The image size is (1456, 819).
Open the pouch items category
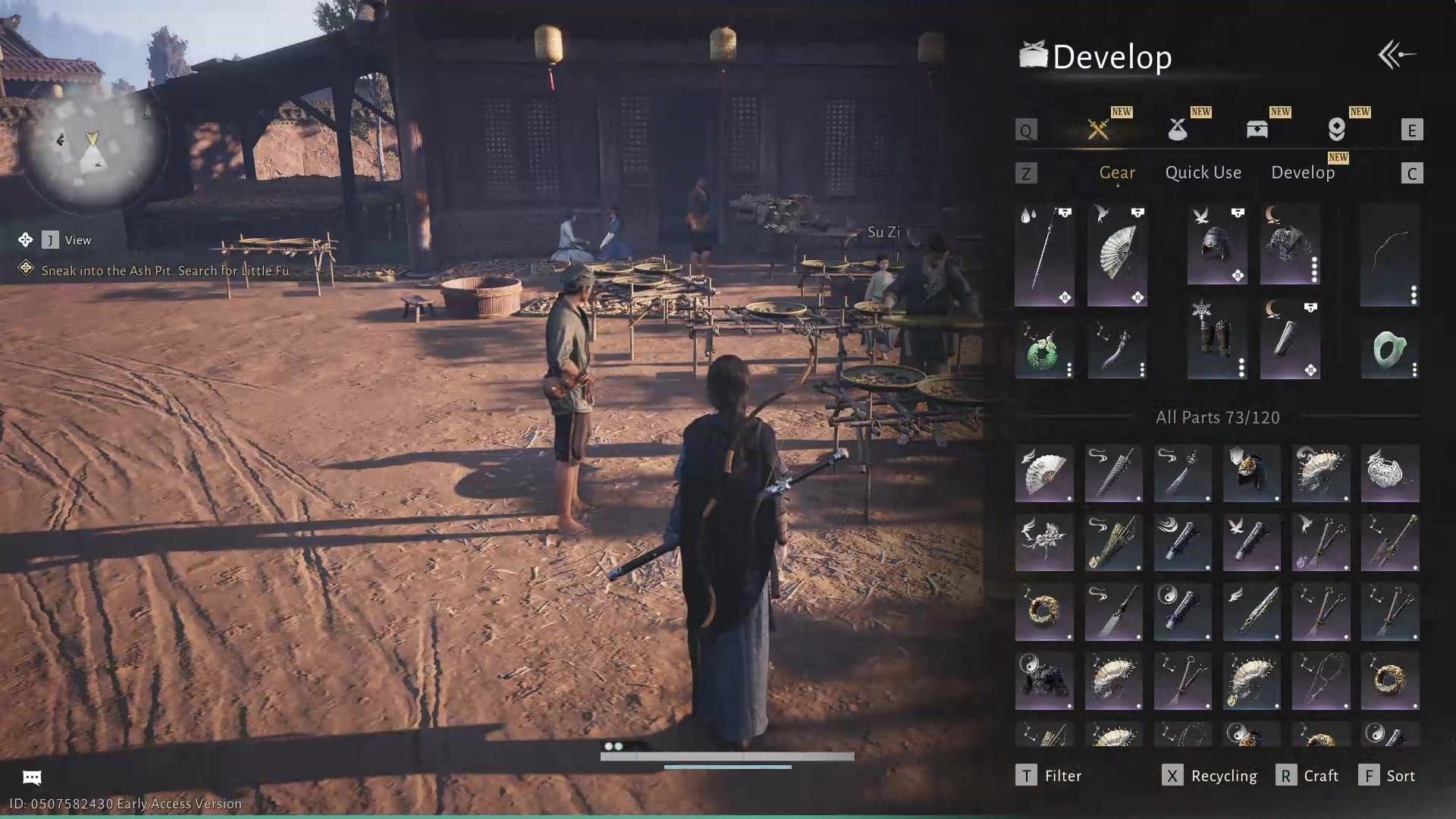tap(1178, 130)
